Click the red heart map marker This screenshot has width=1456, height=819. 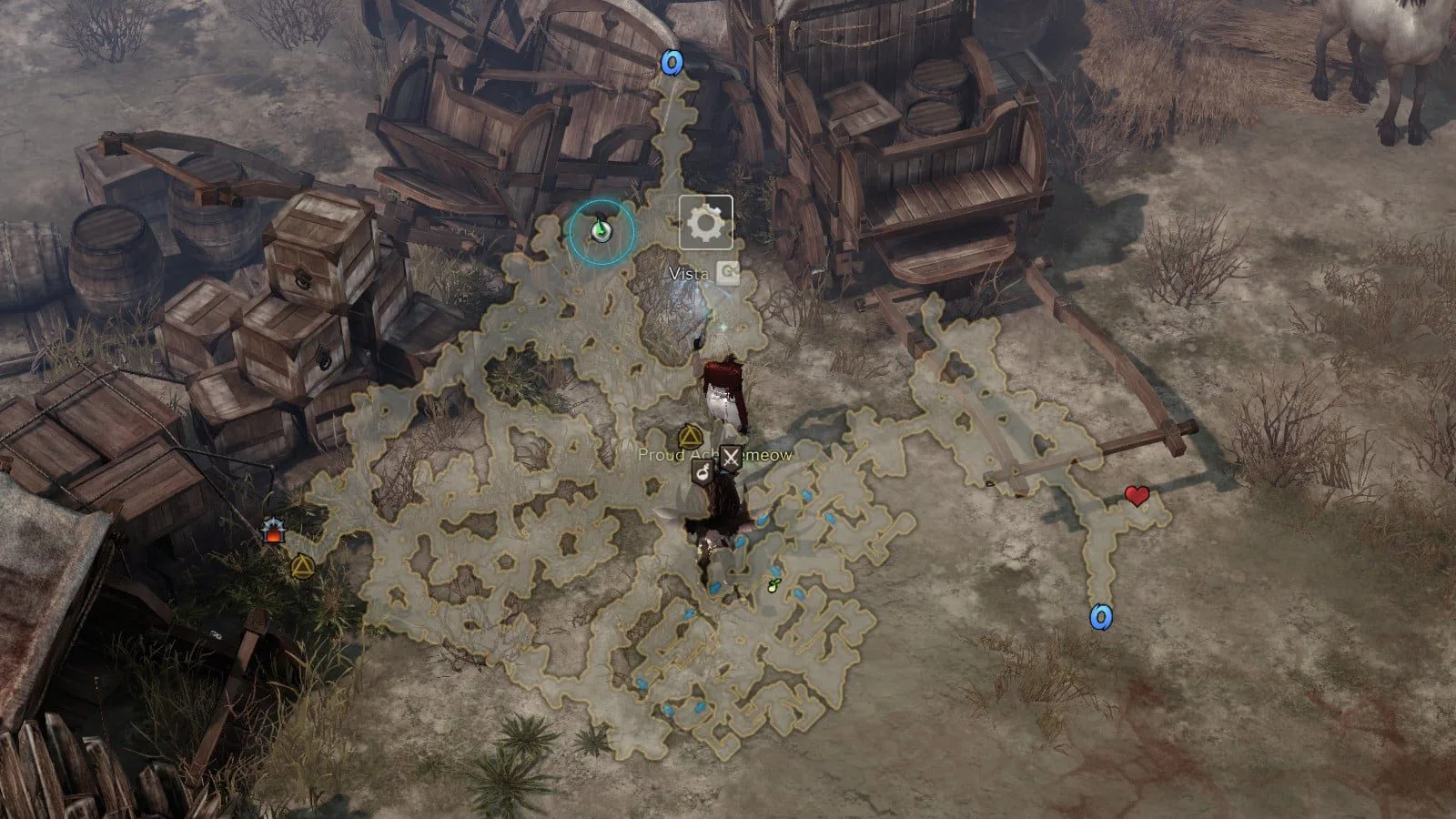click(x=1136, y=496)
